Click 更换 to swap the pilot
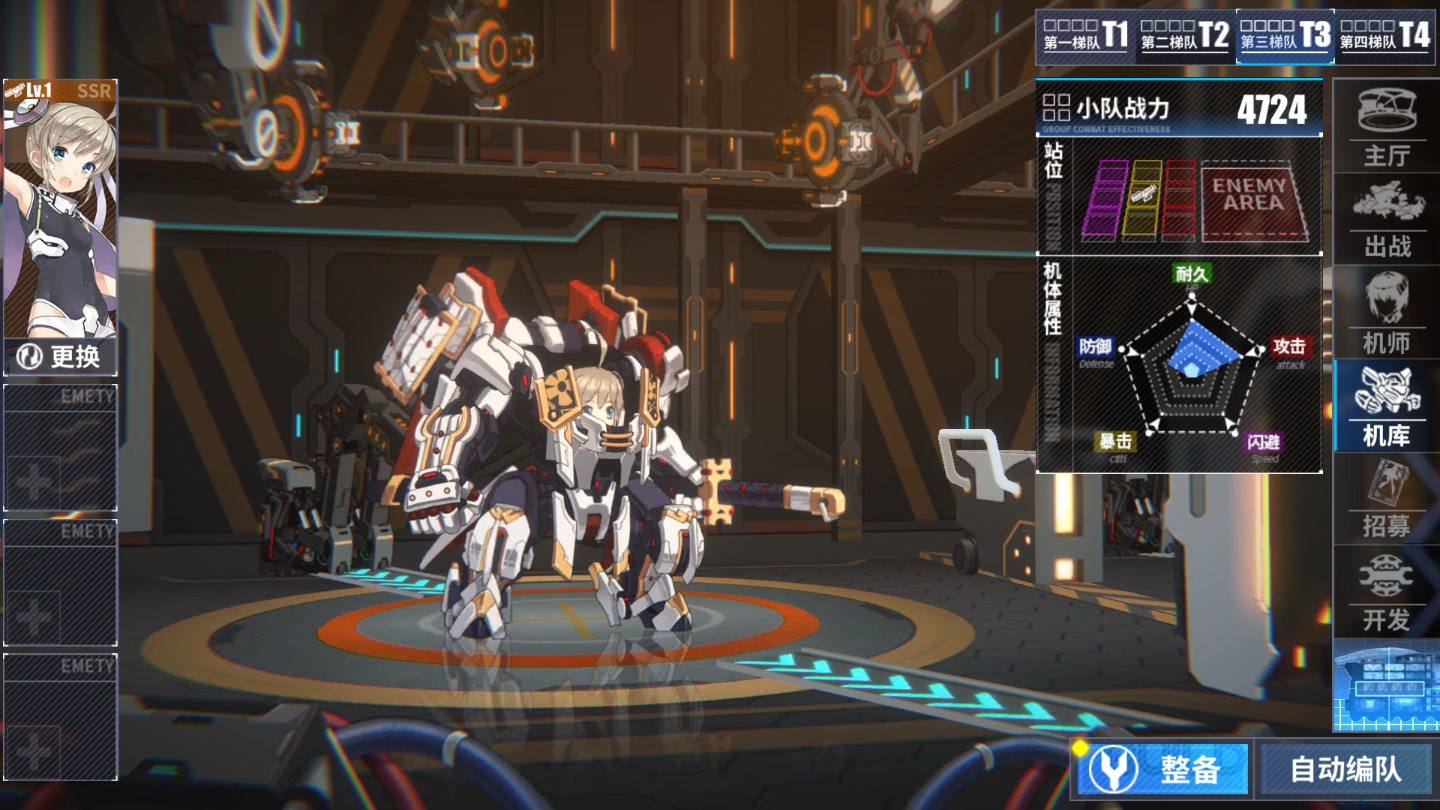This screenshot has height=810, width=1440. click(x=61, y=356)
